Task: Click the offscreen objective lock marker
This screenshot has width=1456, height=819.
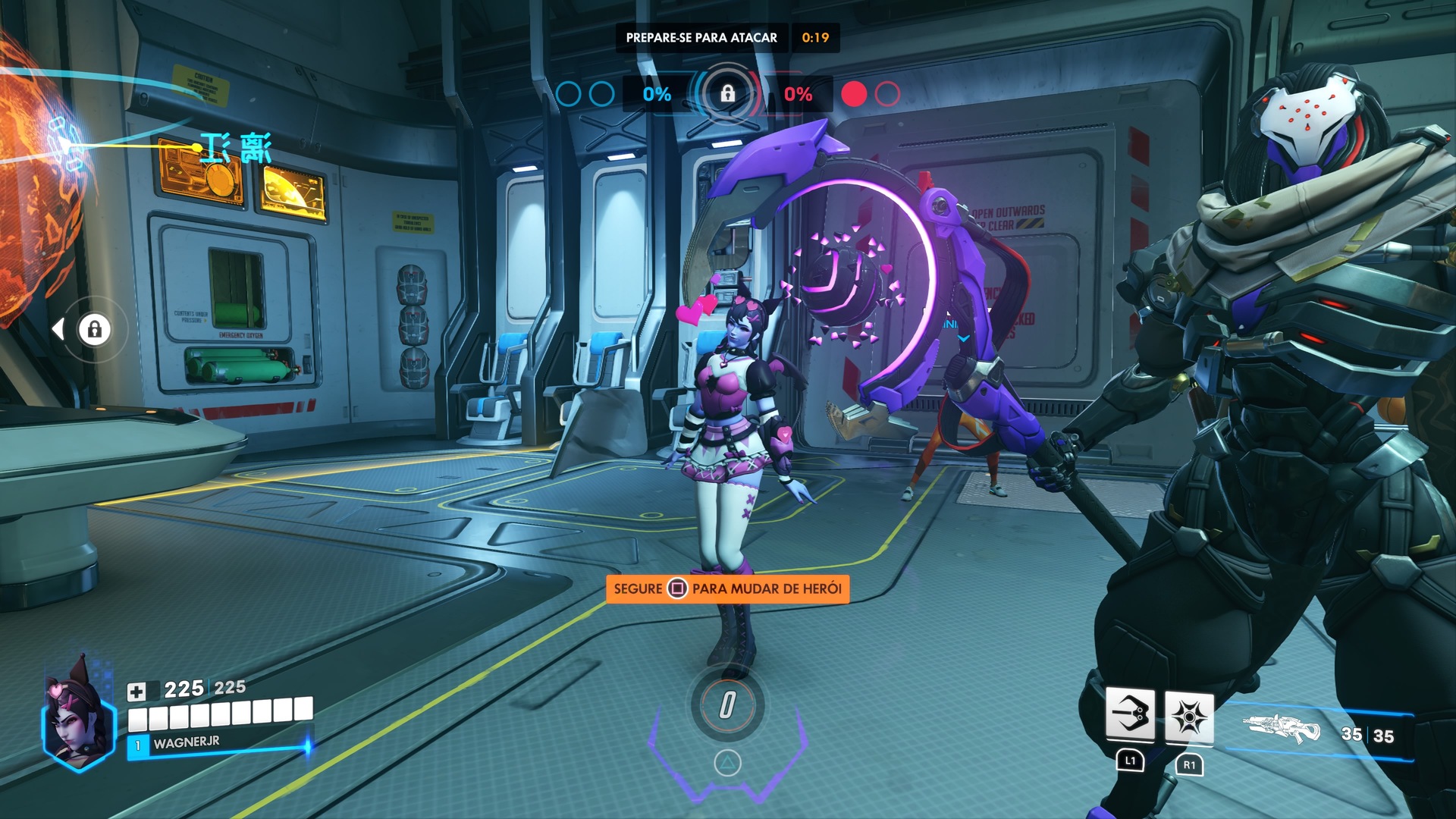Action: click(94, 330)
